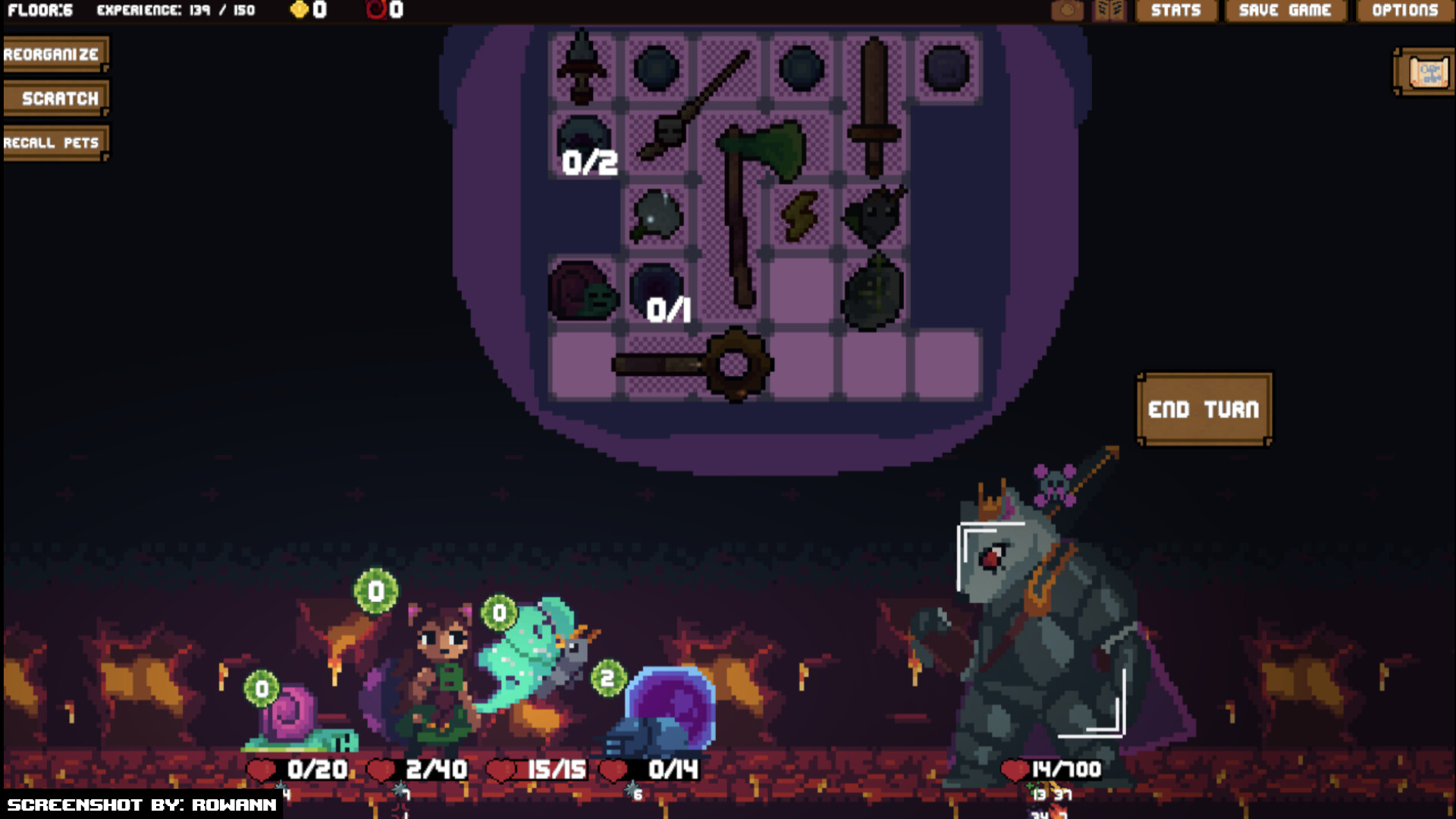
Task: Click the camera screenshot icon
Action: [x=1068, y=10]
